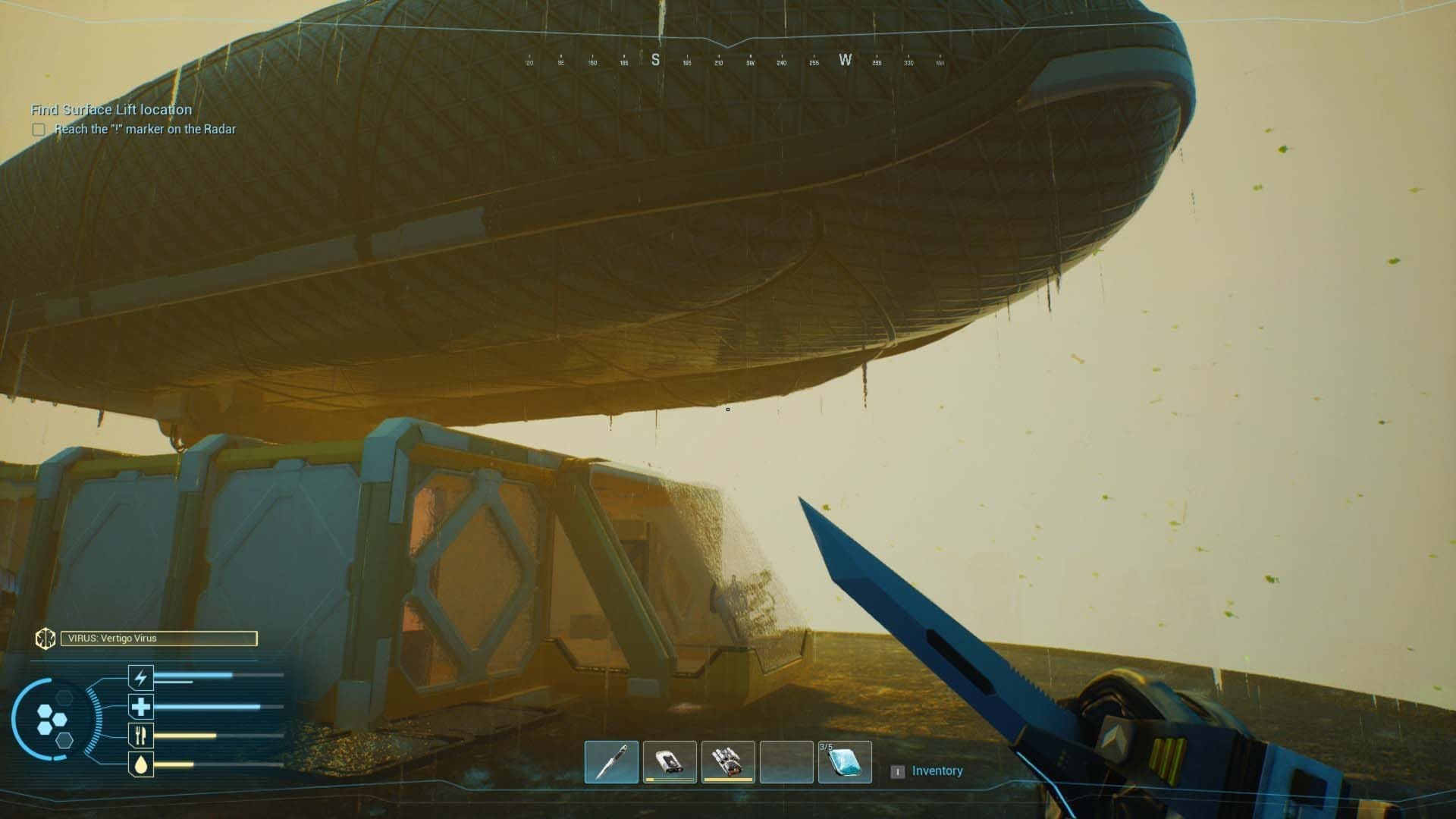
Task: Click the I key prompt icon beside Inventory
Action: coord(898,770)
